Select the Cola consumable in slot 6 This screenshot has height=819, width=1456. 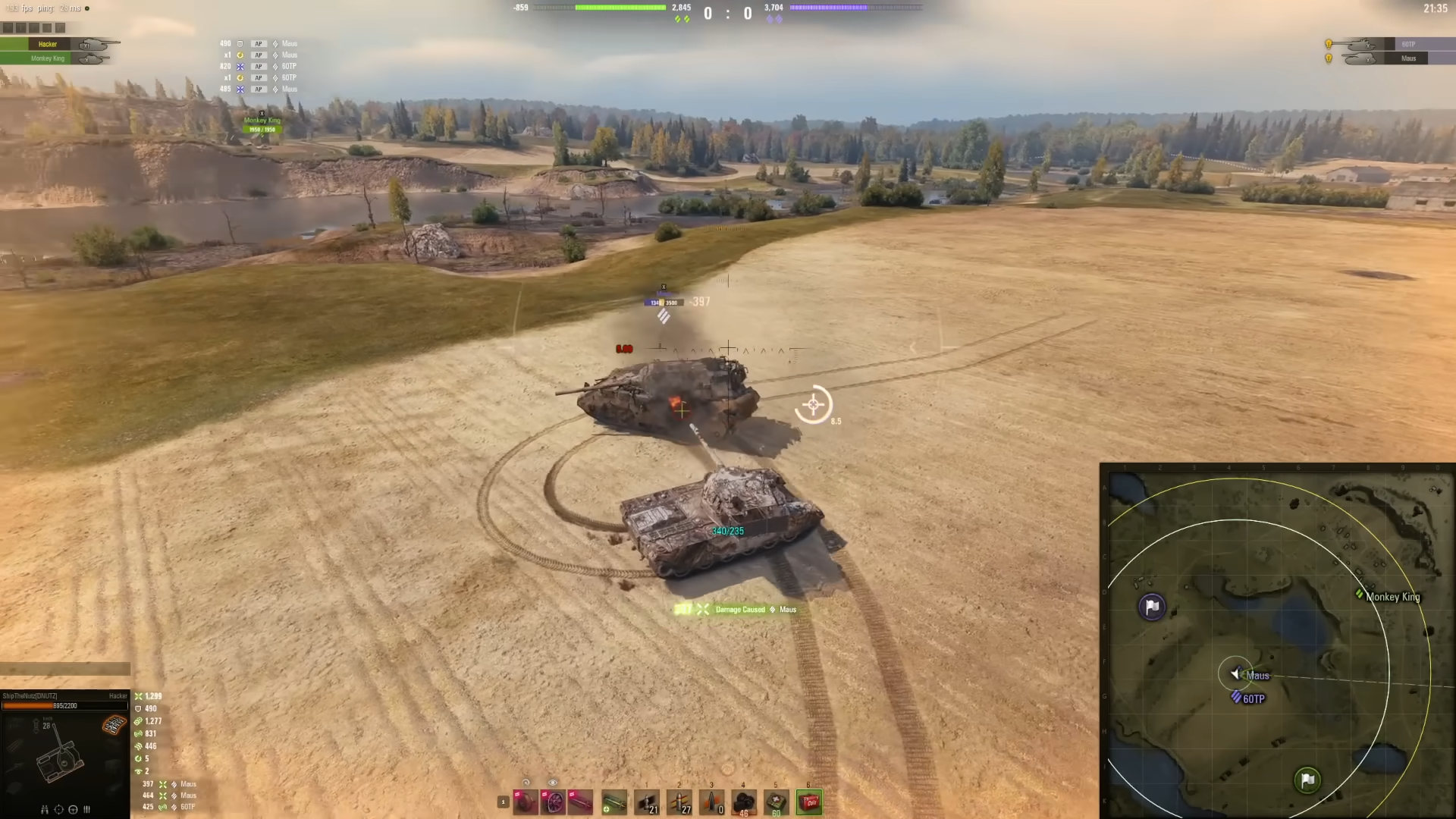808,802
